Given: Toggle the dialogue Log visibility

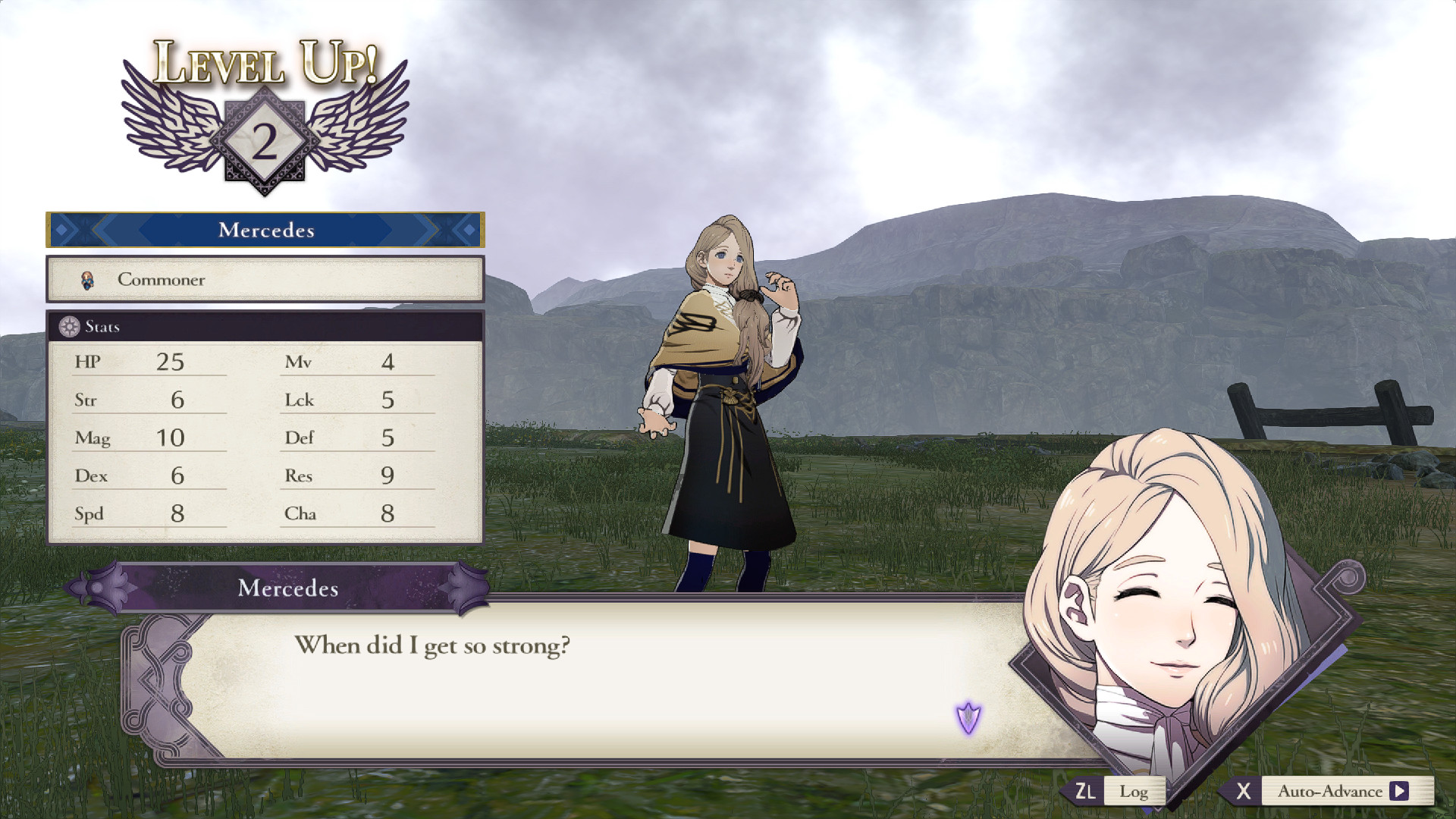Looking at the screenshot, I should [1135, 791].
